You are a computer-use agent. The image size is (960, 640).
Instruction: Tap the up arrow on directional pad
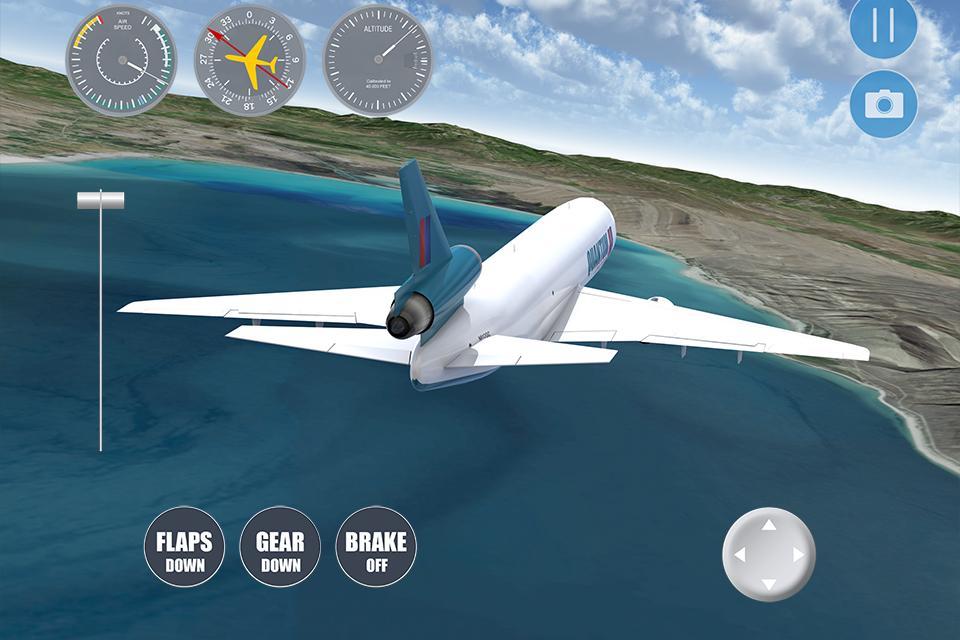[x=769, y=524]
